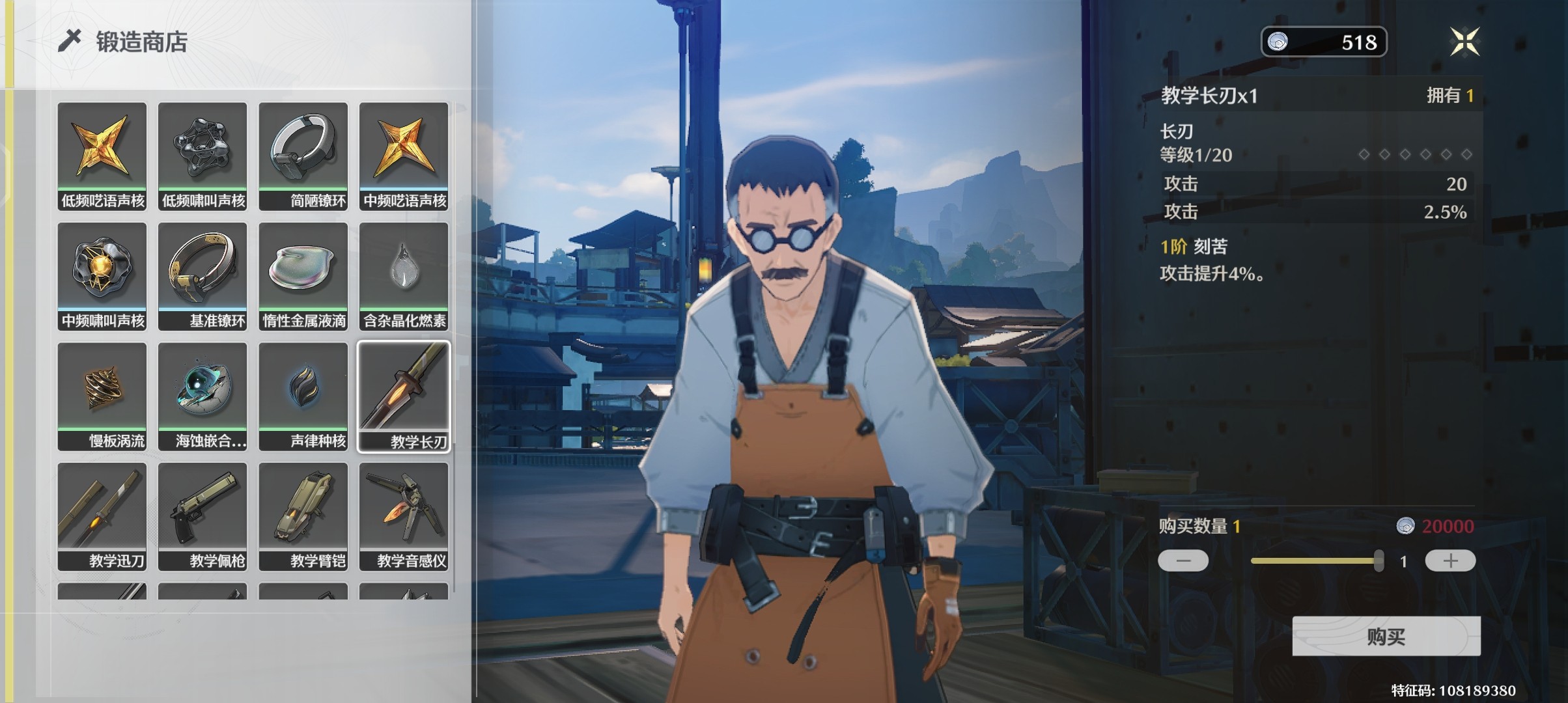This screenshot has width=1568, height=703.
Task: Choose the 教学迅刀 weapon
Action: 102,516
